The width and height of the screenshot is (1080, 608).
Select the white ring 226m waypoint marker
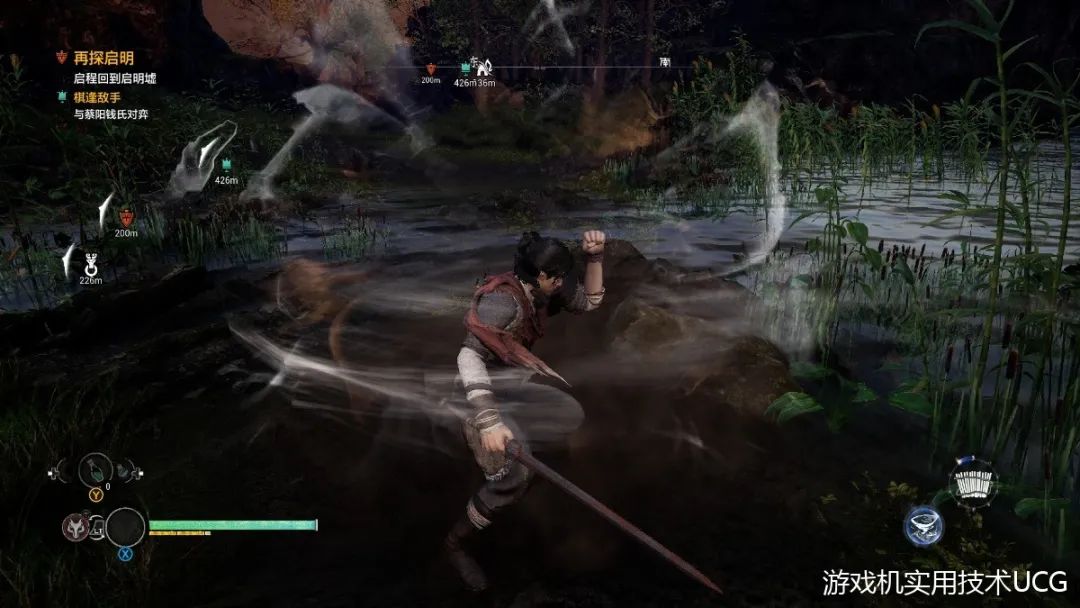click(91, 265)
